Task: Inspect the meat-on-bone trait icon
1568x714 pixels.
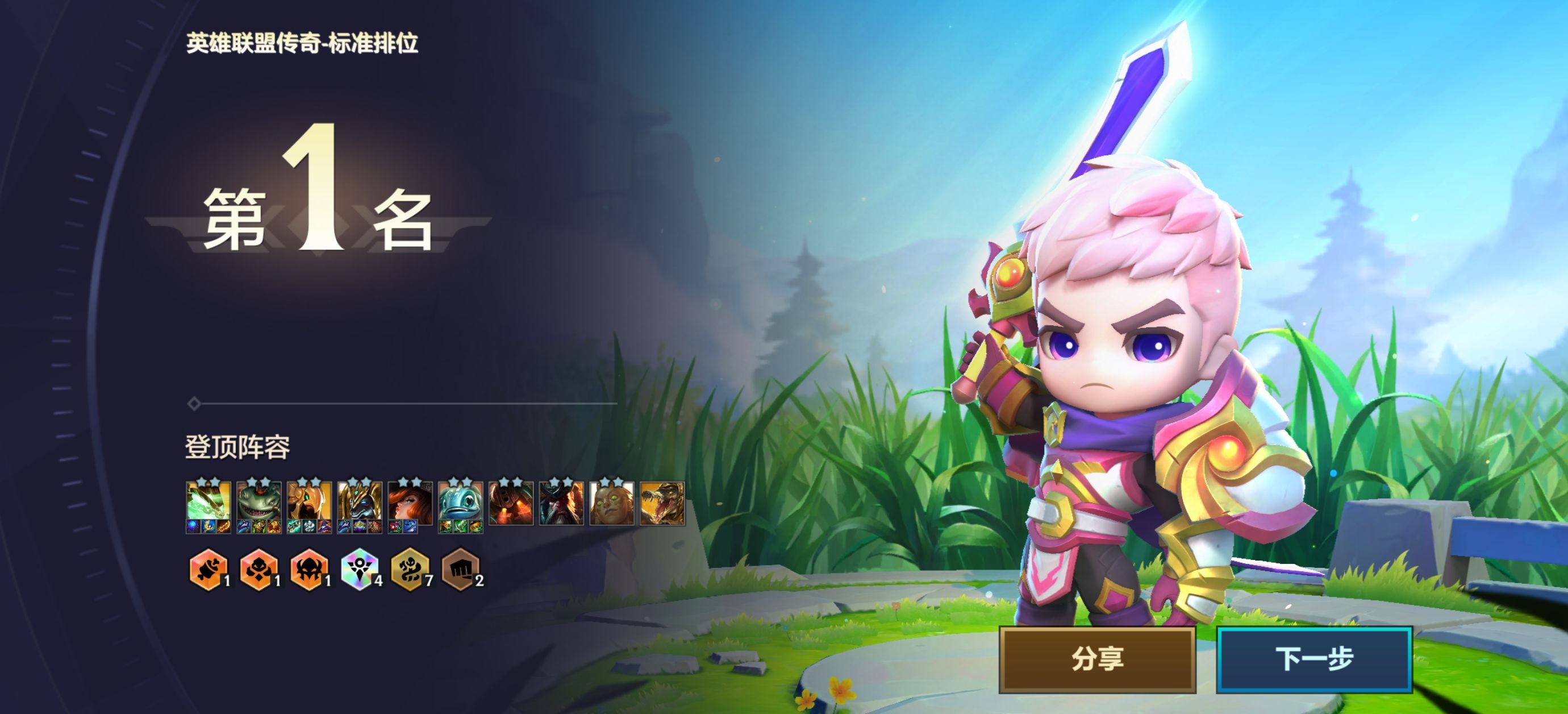Action: (208, 571)
